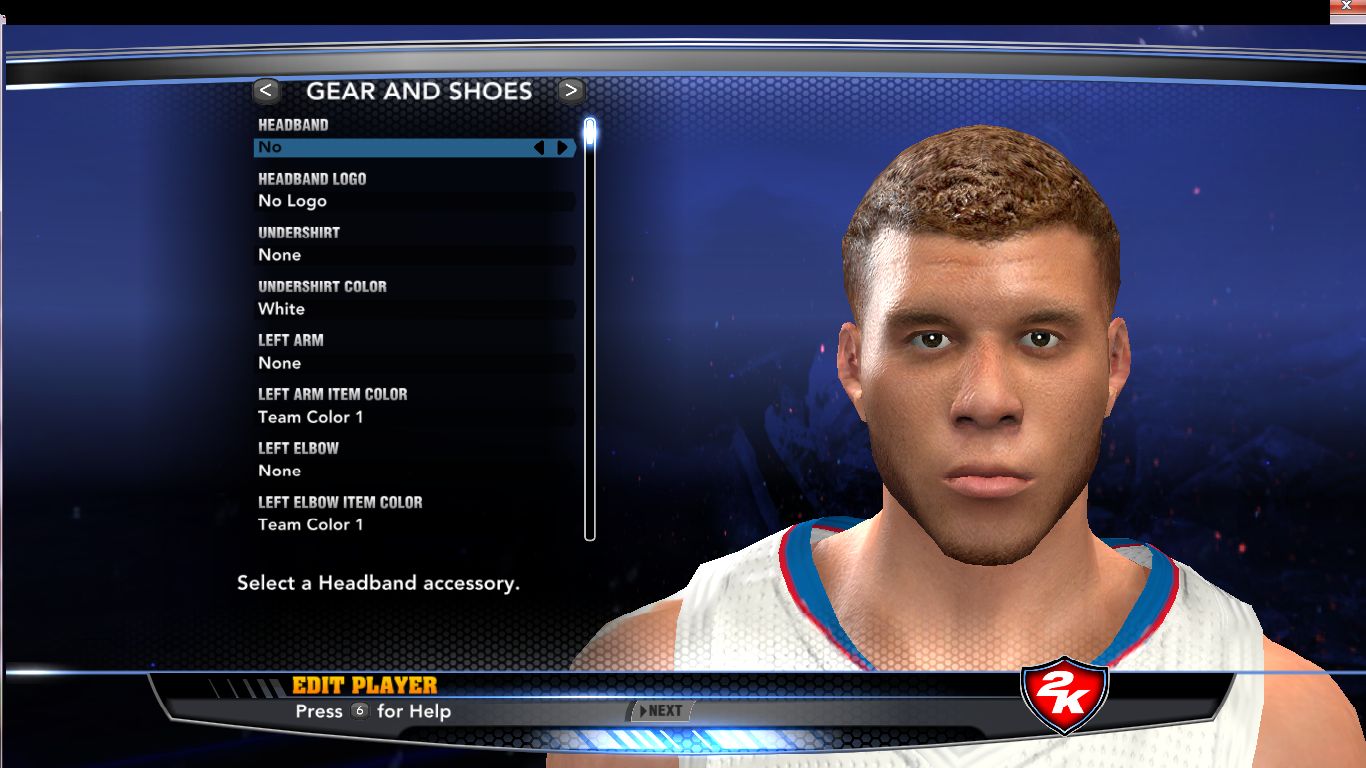Increase the Headband value with right arrow
The image size is (1366, 768).
pos(563,148)
